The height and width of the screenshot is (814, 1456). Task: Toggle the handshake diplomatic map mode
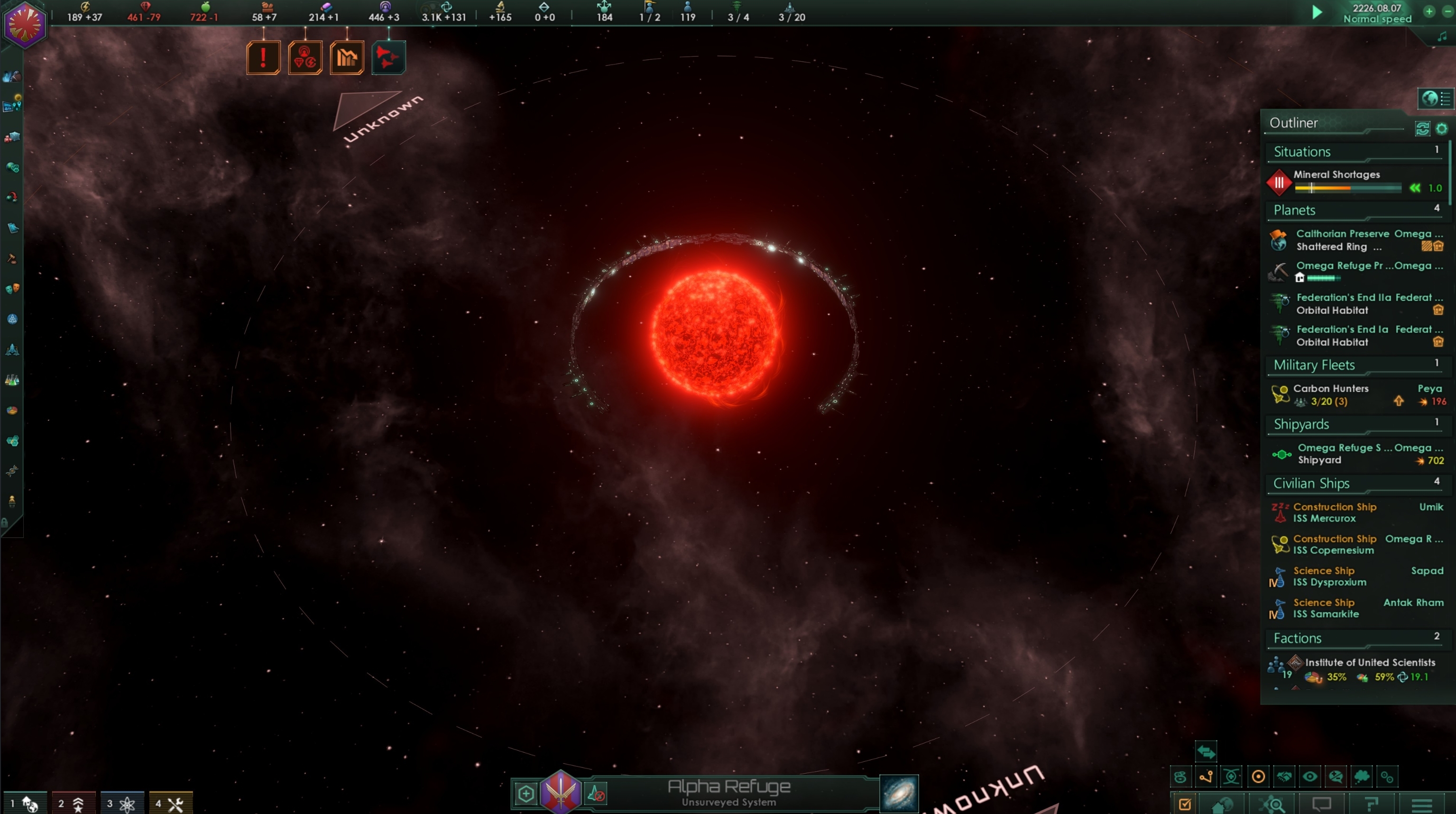click(x=1284, y=777)
